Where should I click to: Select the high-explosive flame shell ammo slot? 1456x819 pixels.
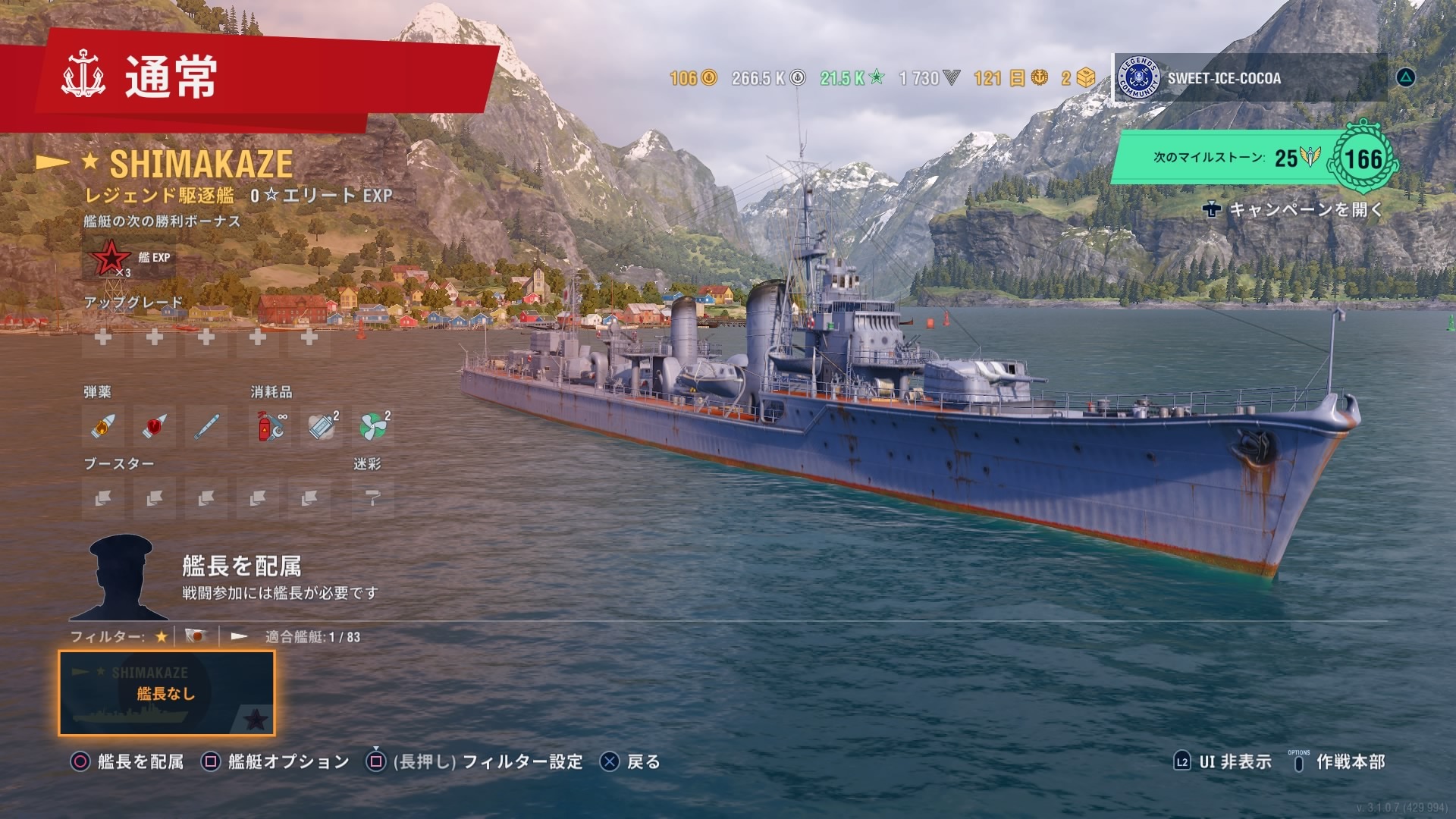[x=102, y=426]
